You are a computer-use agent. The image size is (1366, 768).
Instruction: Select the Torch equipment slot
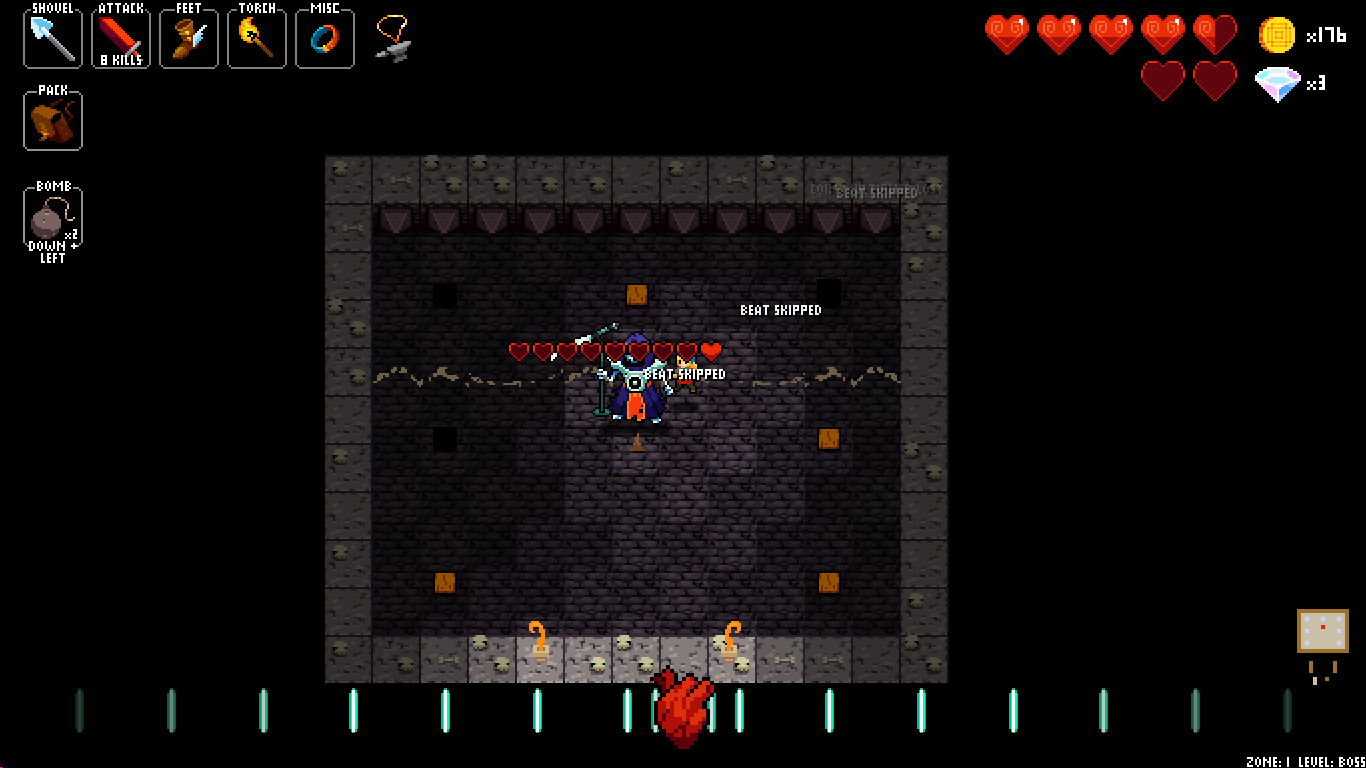point(257,38)
